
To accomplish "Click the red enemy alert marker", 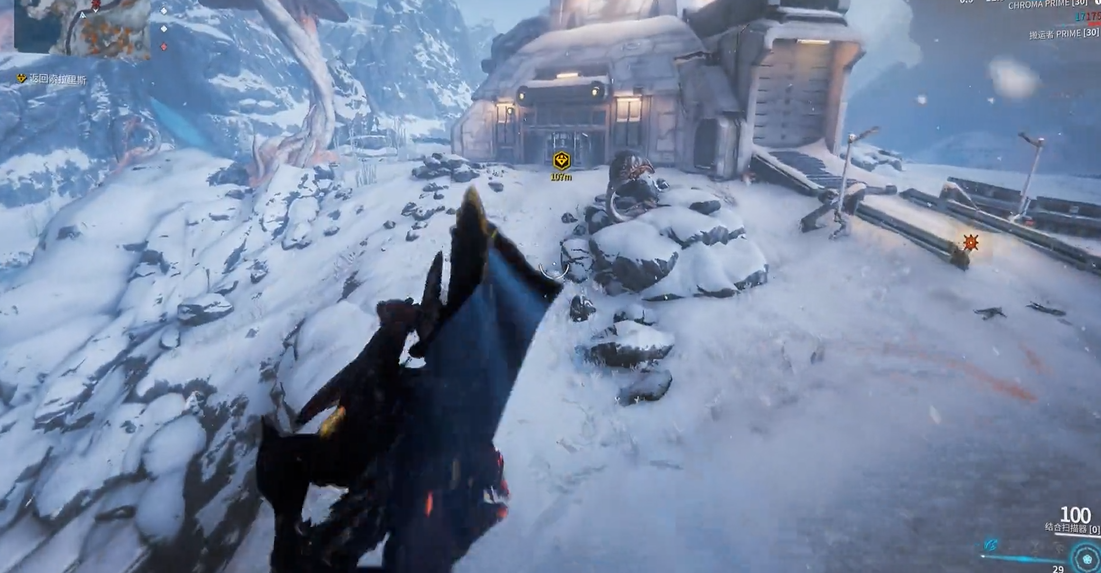I will point(970,242).
